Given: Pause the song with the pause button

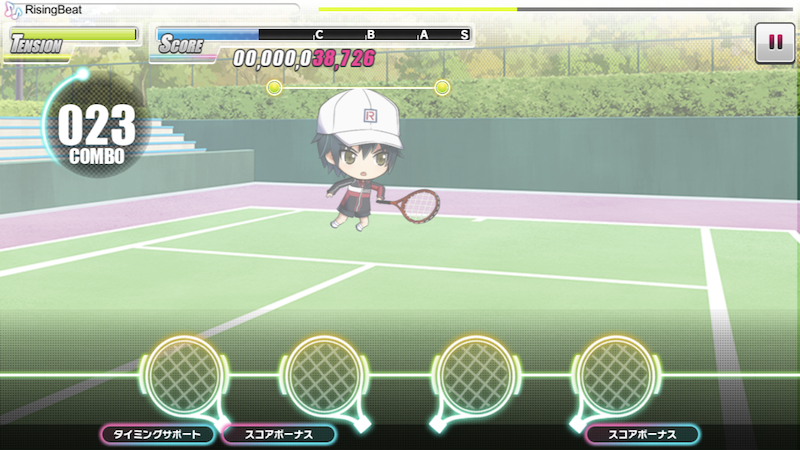Looking at the screenshot, I should click(x=773, y=43).
